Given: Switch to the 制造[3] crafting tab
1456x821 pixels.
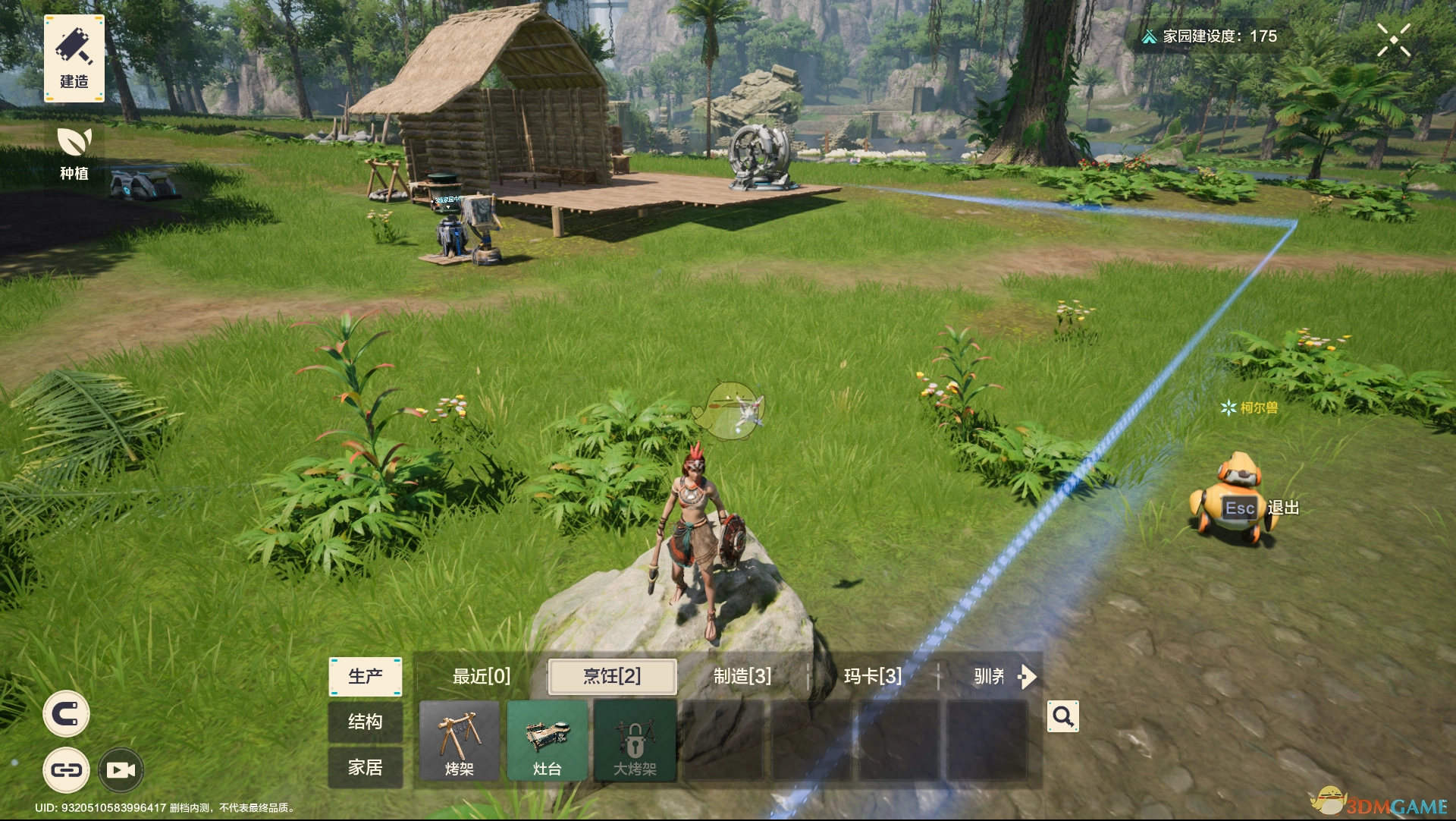Looking at the screenshot, I should (x=742, y=676).
